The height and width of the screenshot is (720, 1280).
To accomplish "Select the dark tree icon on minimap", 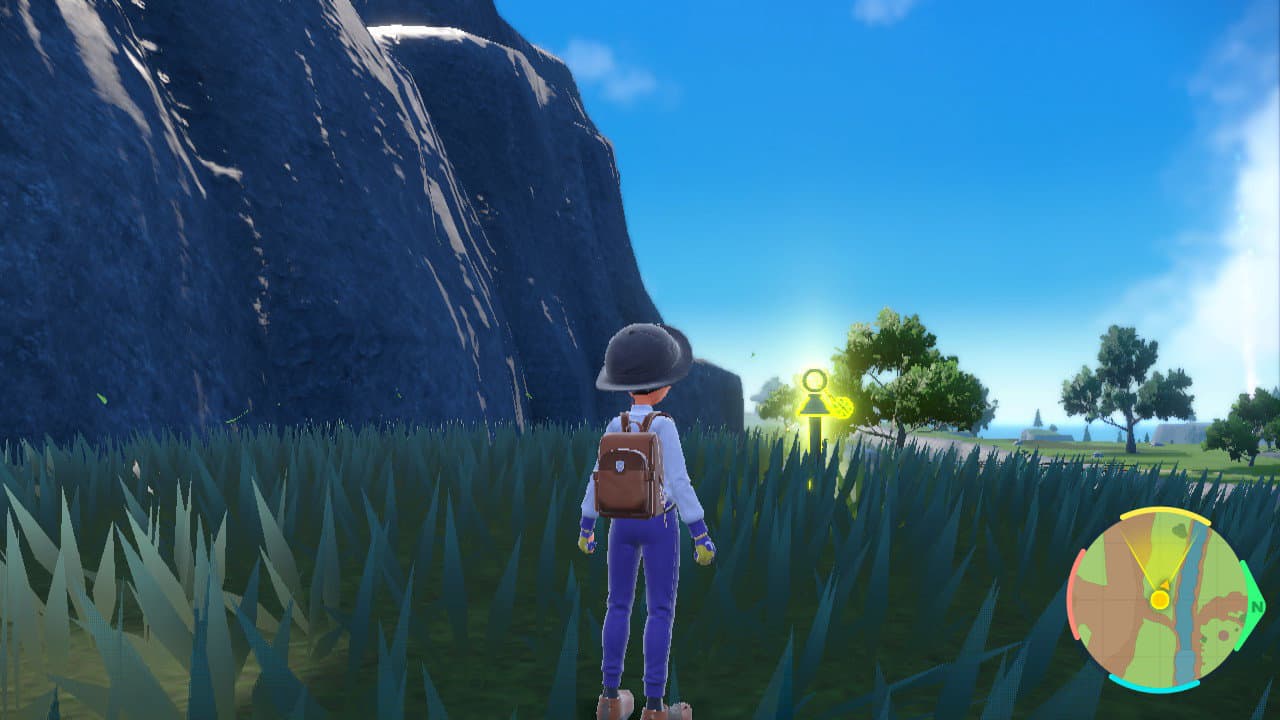I will [x=1180, y=530].
